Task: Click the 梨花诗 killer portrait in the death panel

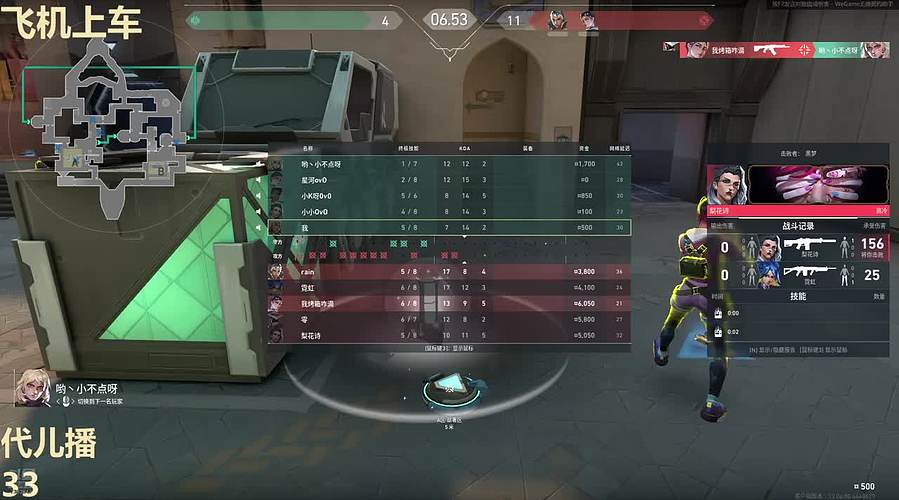Action: point(727,185)
